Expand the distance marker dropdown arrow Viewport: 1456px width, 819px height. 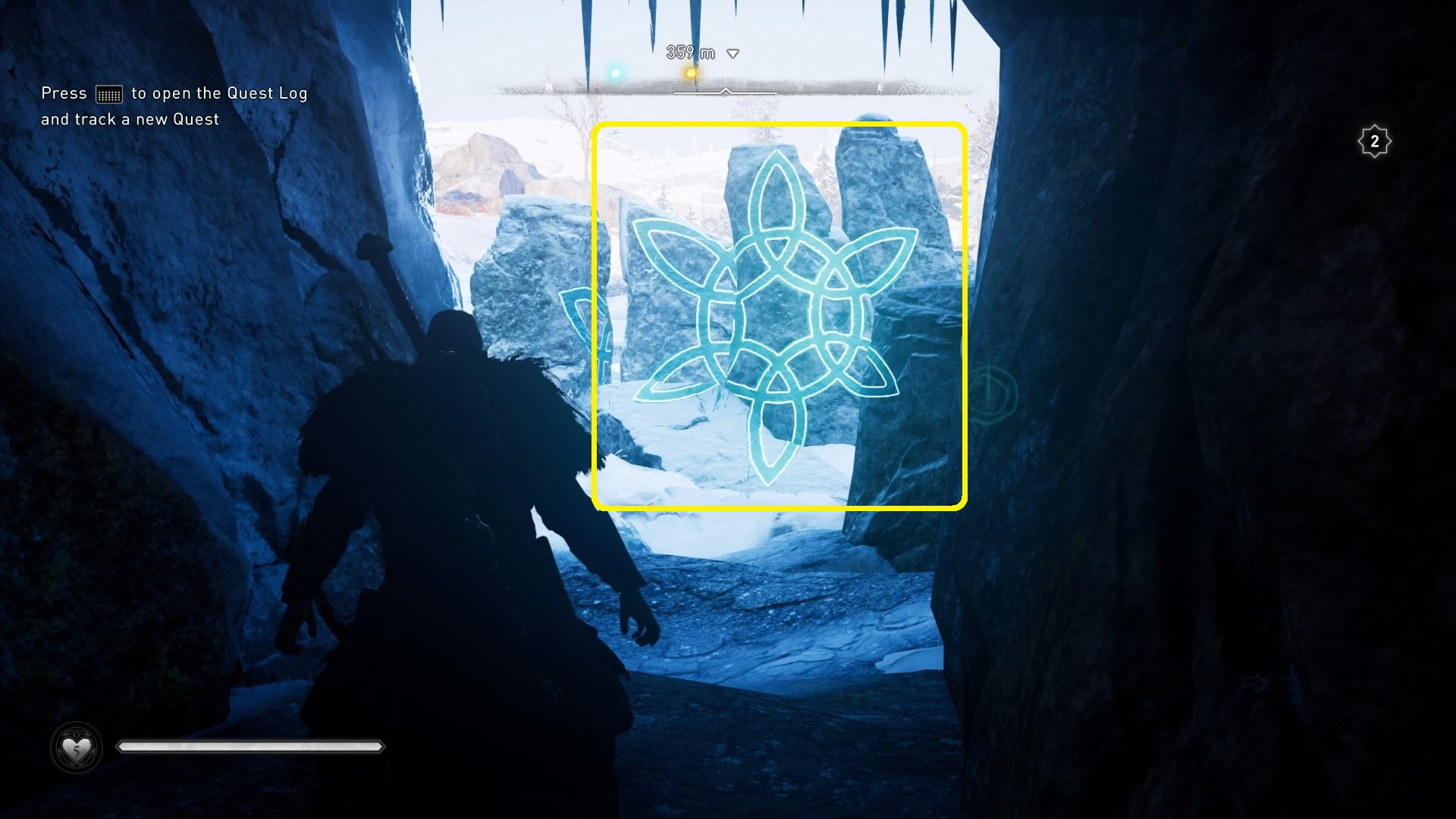click(732, 53)
